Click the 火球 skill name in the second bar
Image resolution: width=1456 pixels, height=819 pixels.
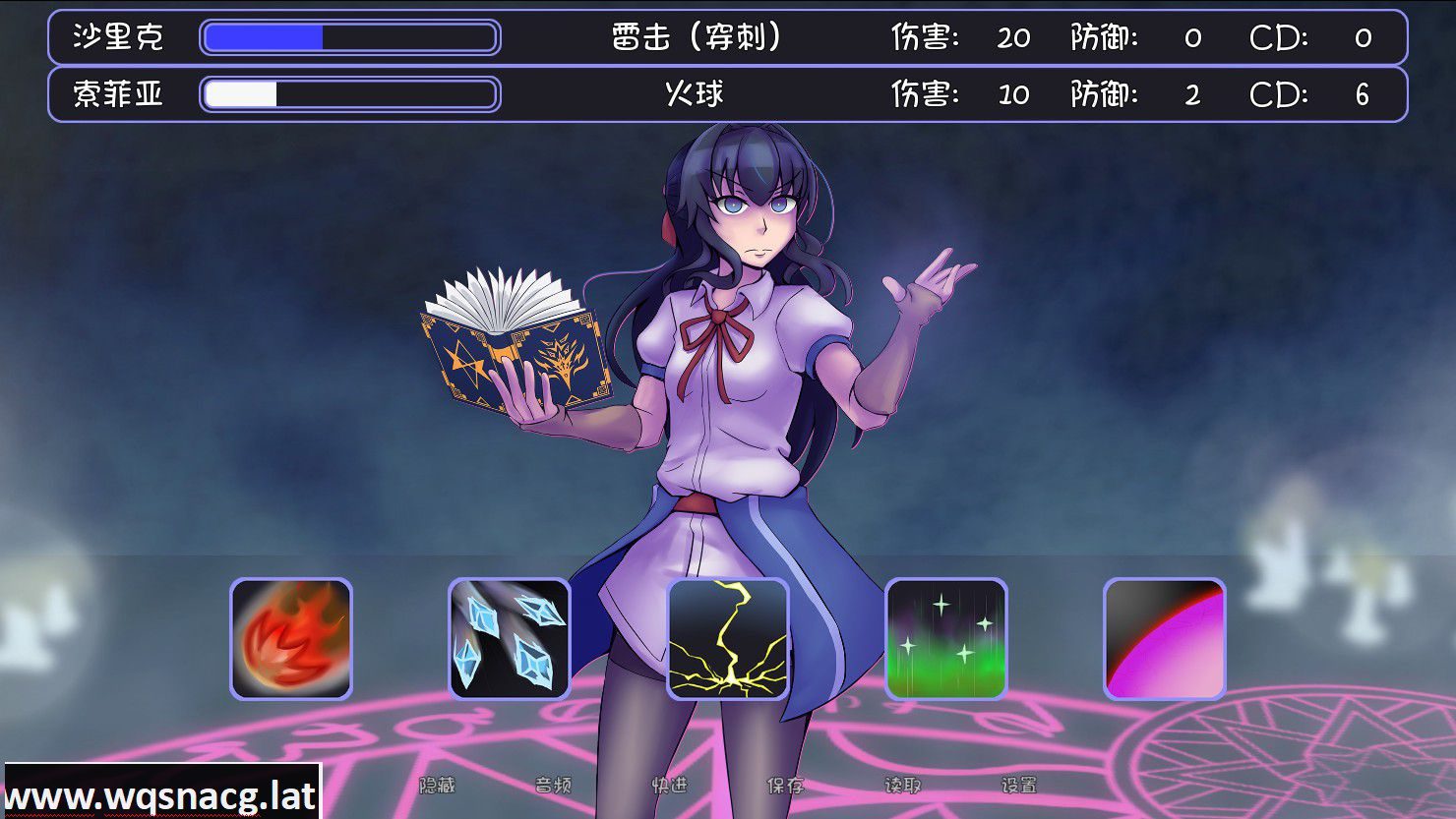pyautogui.click(x=692, y=94)
